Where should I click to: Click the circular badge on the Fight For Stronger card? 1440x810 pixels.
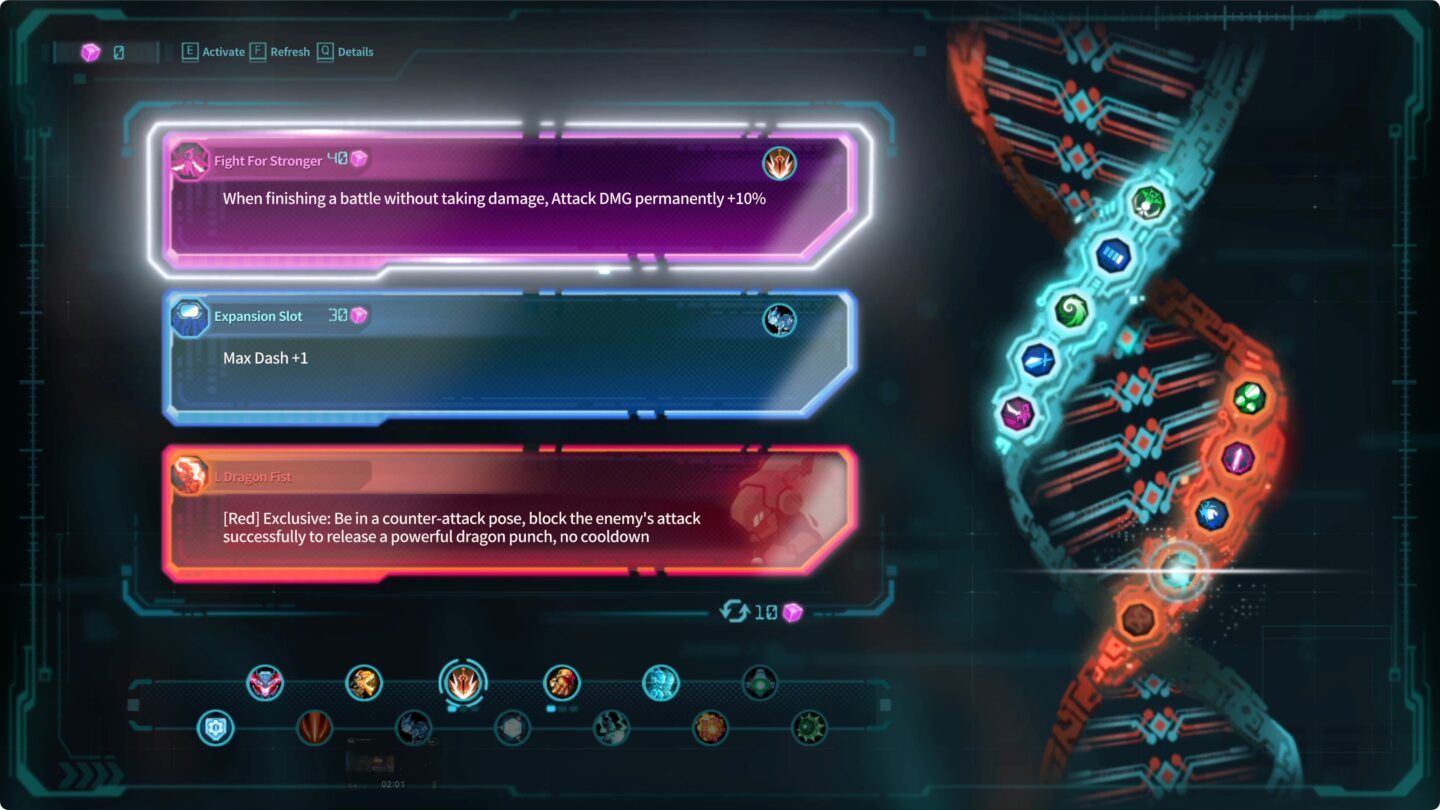(780, 164)
